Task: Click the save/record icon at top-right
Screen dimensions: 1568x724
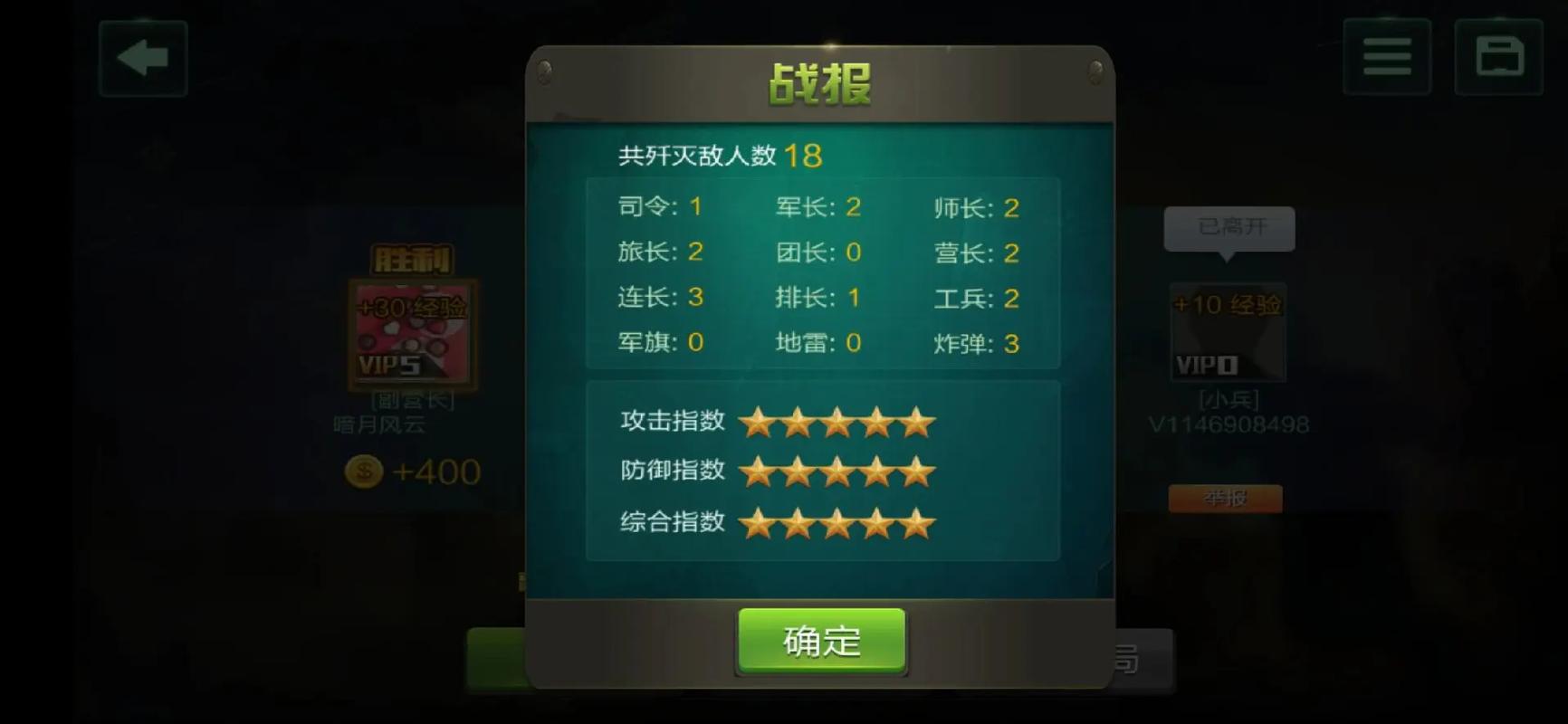Action: click(x=1498, y=57)
